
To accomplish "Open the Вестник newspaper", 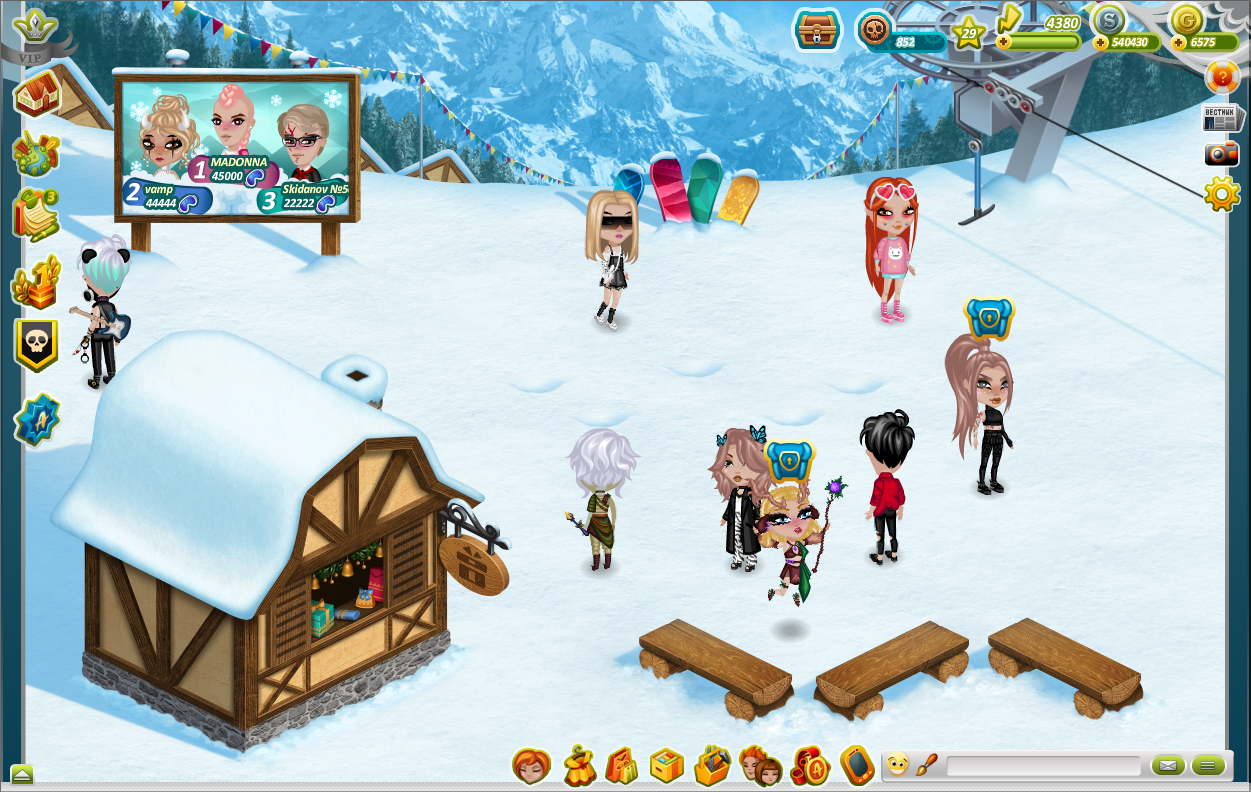I will pos(1221,117).
